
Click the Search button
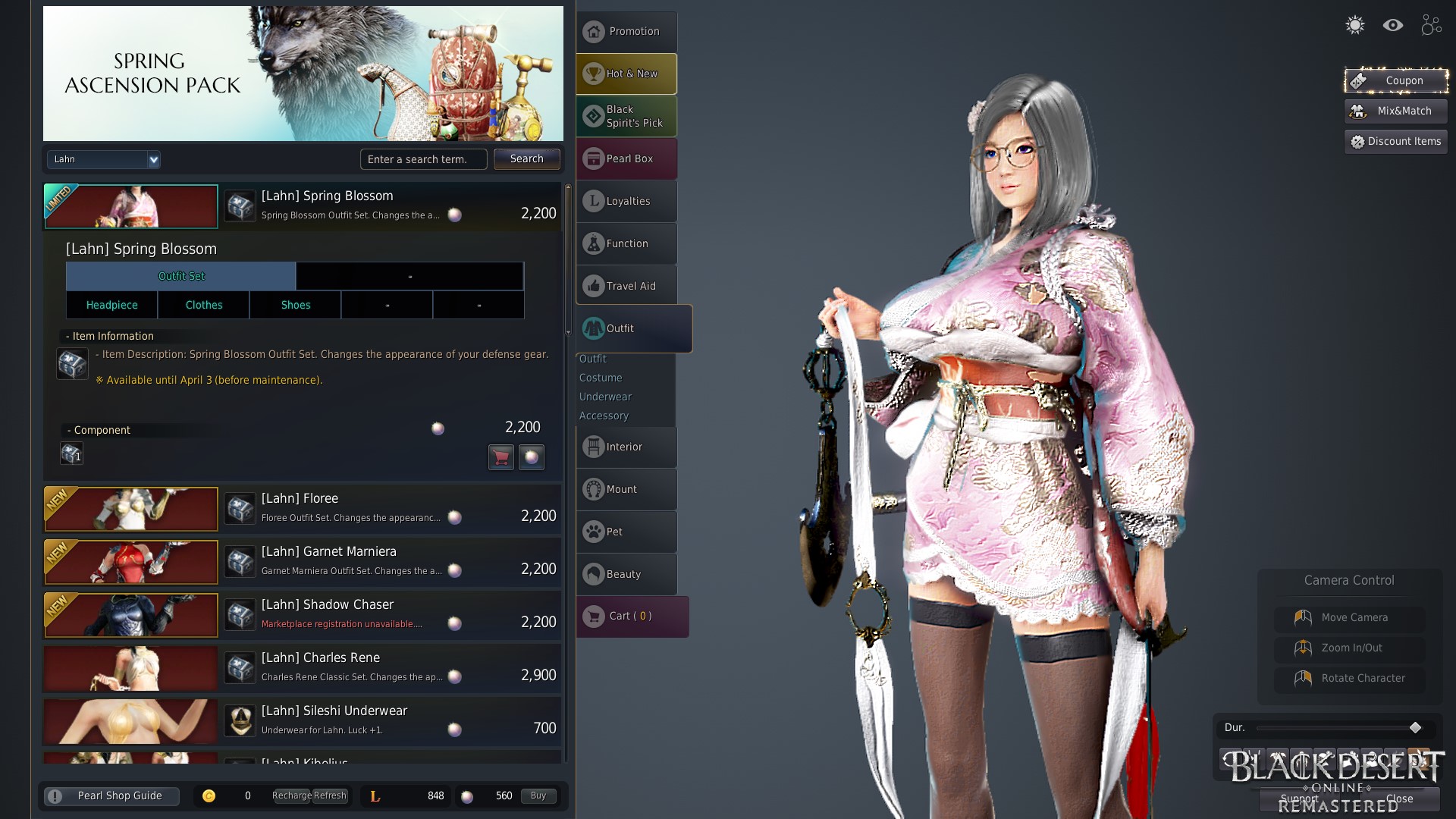[526, 158]
